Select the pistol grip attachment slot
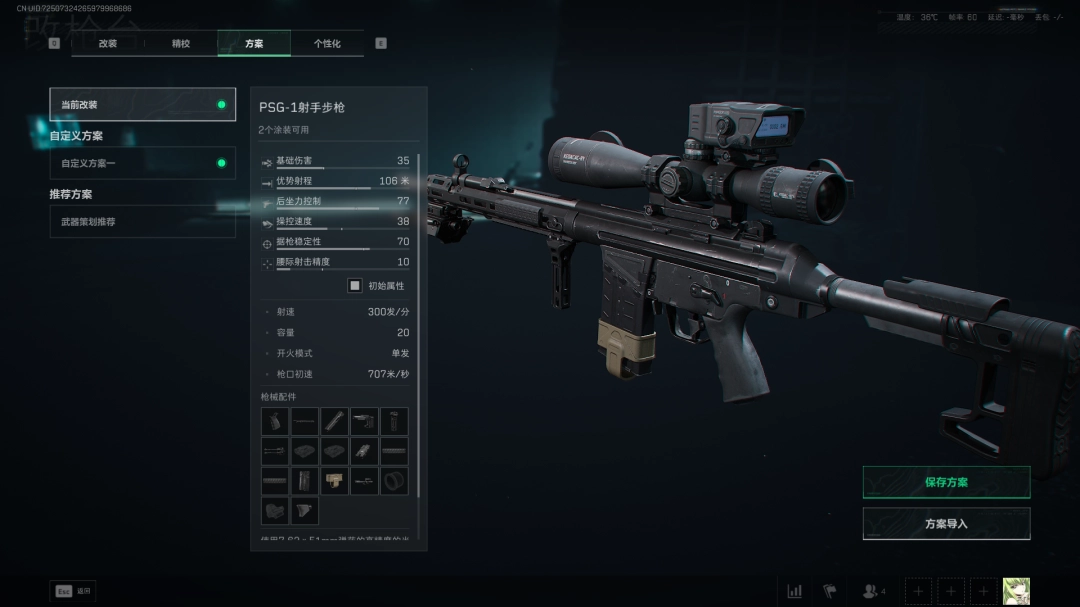 (x=275, y=421)
